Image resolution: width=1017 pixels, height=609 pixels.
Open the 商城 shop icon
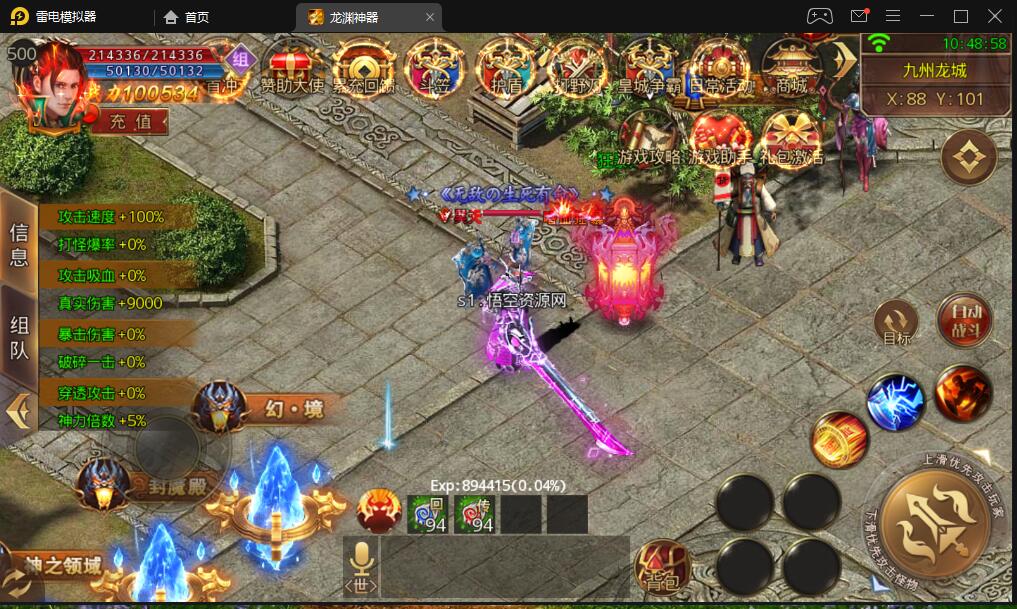pos(790,66)
